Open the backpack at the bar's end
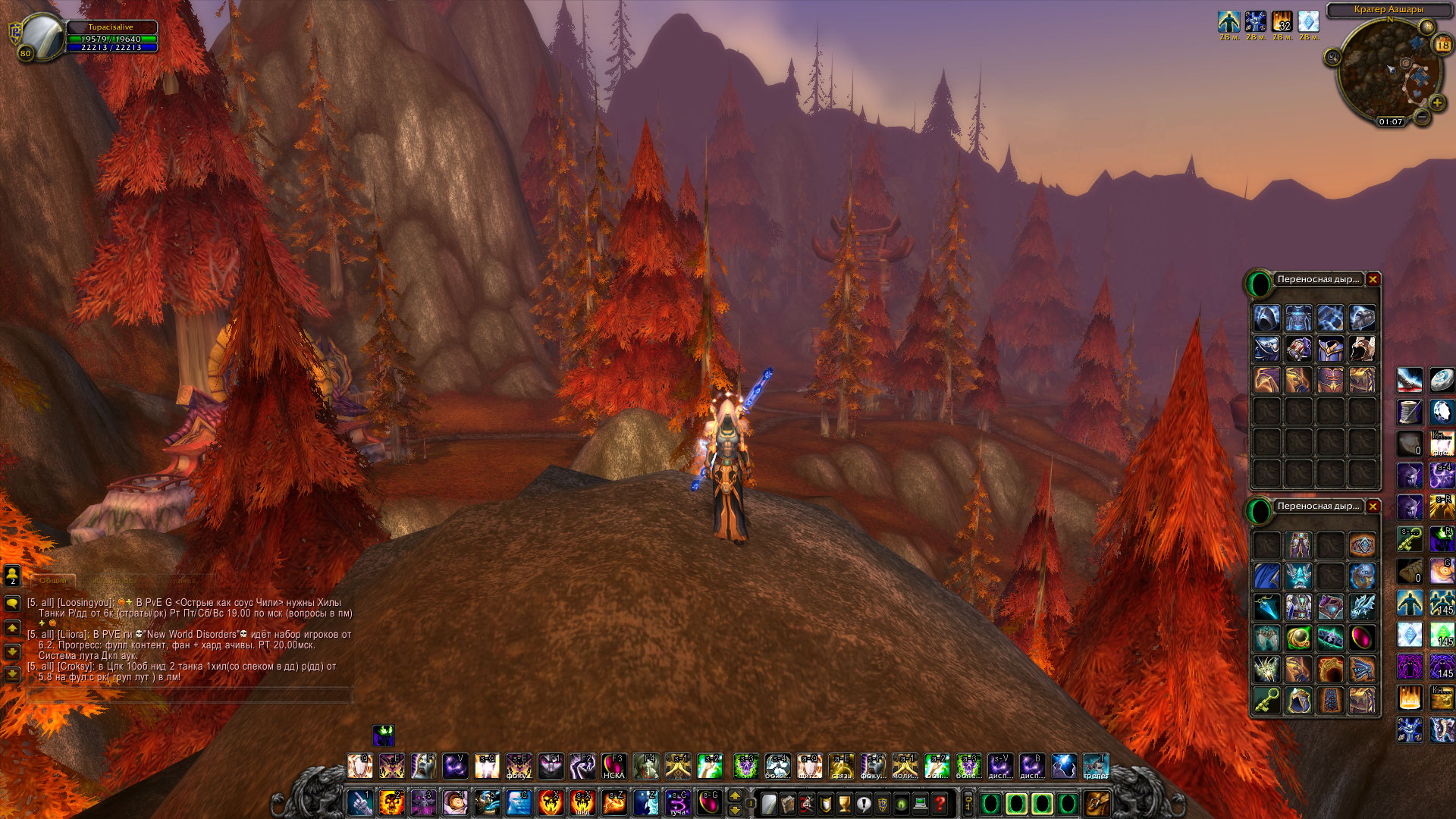Viewport: 1456px width, 819px height. coord(1097,802)
